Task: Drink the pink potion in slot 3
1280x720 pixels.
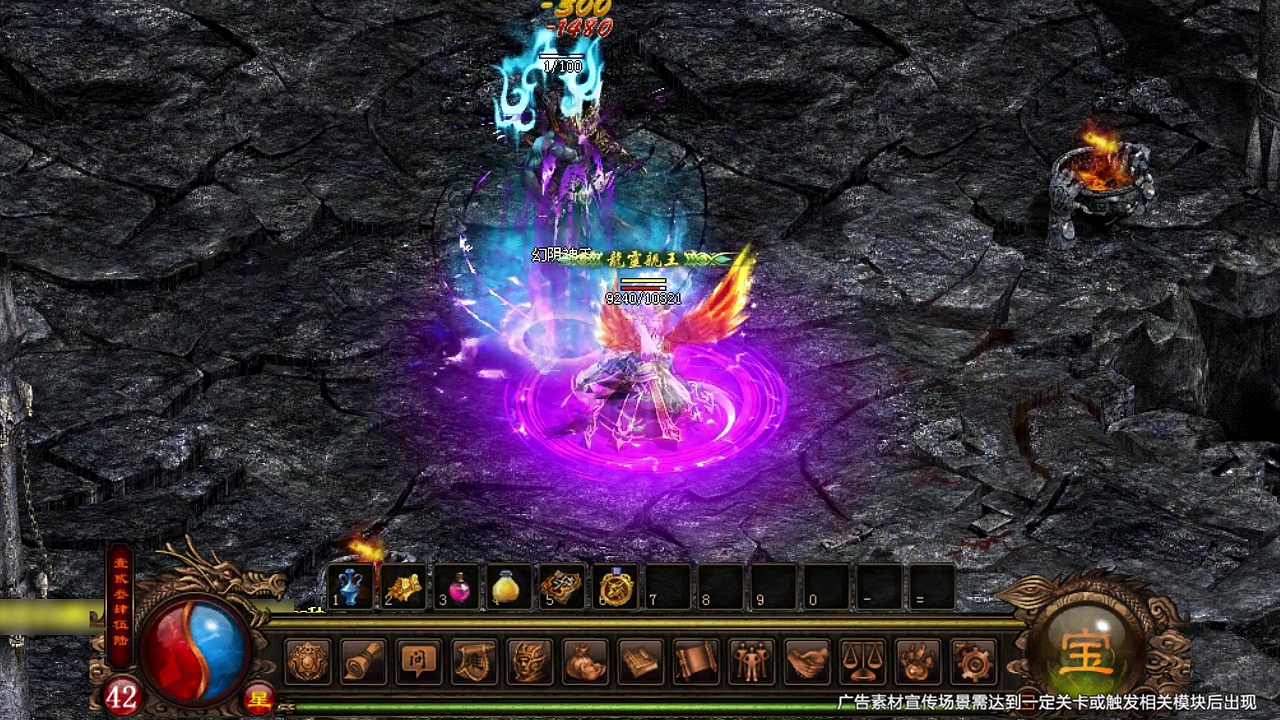Action: coord(458,587)
